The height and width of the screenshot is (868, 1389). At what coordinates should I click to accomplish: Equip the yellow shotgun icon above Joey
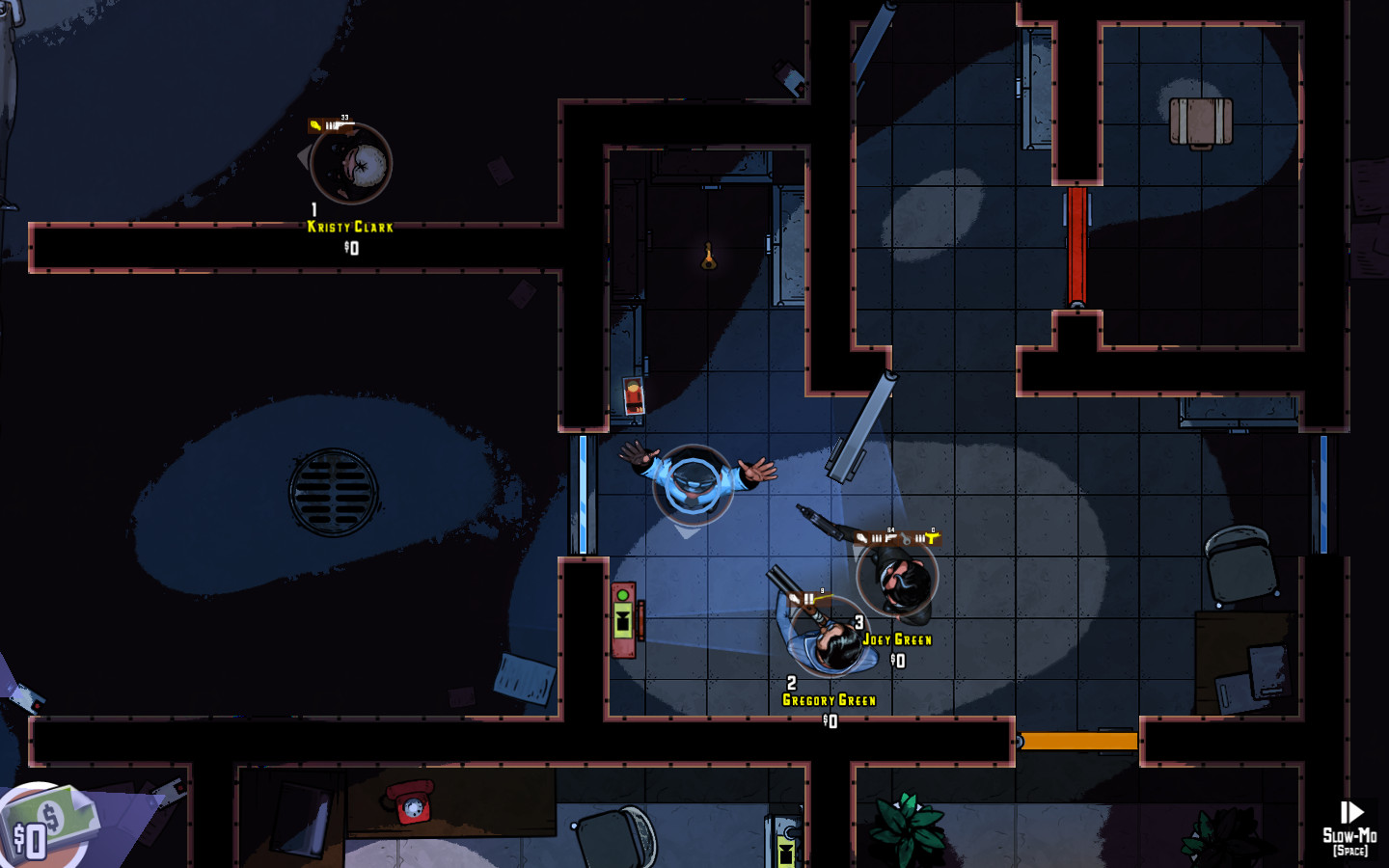click(932, 537)
